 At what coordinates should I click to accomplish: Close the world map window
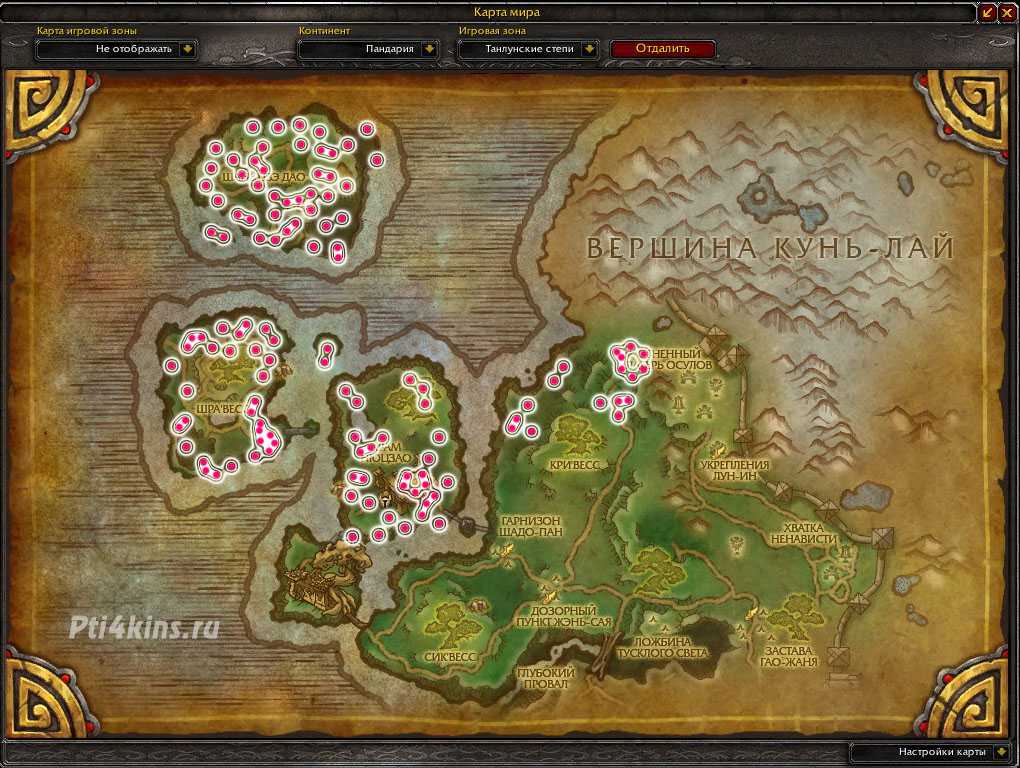click(x=1008, y=12)
